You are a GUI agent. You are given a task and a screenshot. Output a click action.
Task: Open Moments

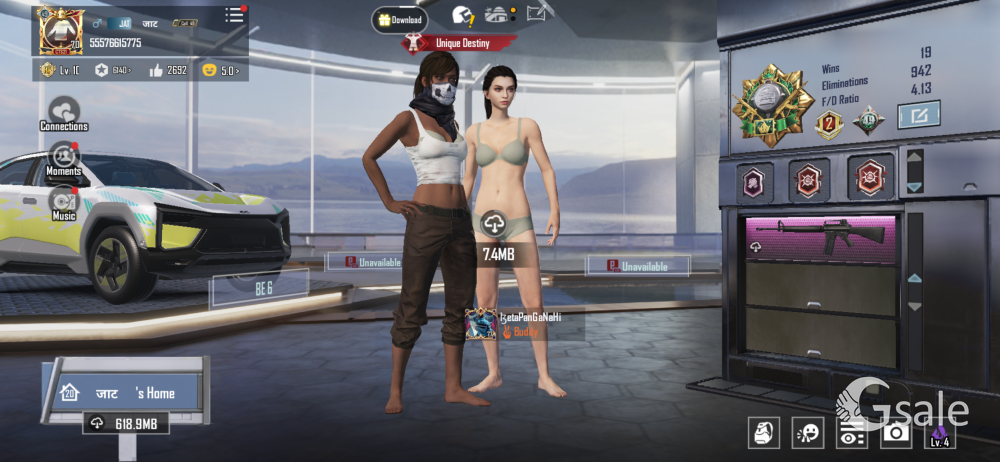pos(64,158)
